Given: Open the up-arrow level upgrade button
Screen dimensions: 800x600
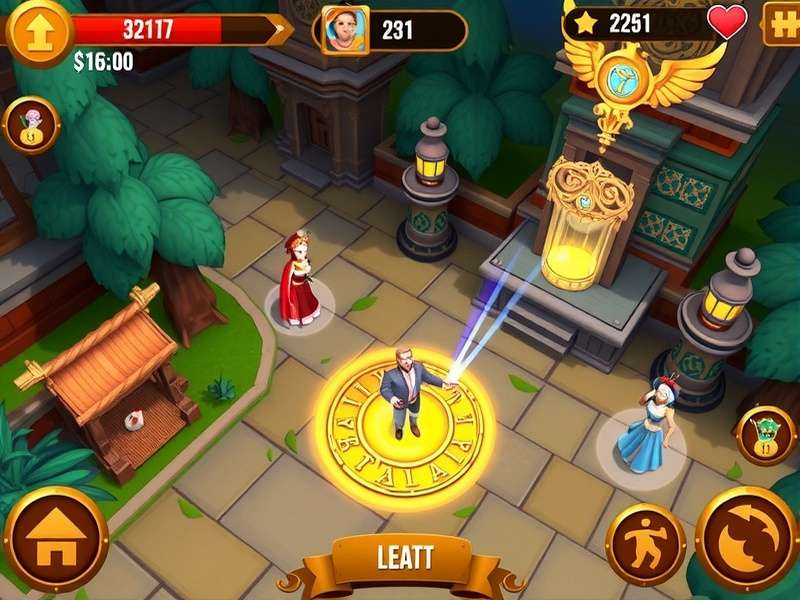Looking at the screenshot, I should pos(37,30).
